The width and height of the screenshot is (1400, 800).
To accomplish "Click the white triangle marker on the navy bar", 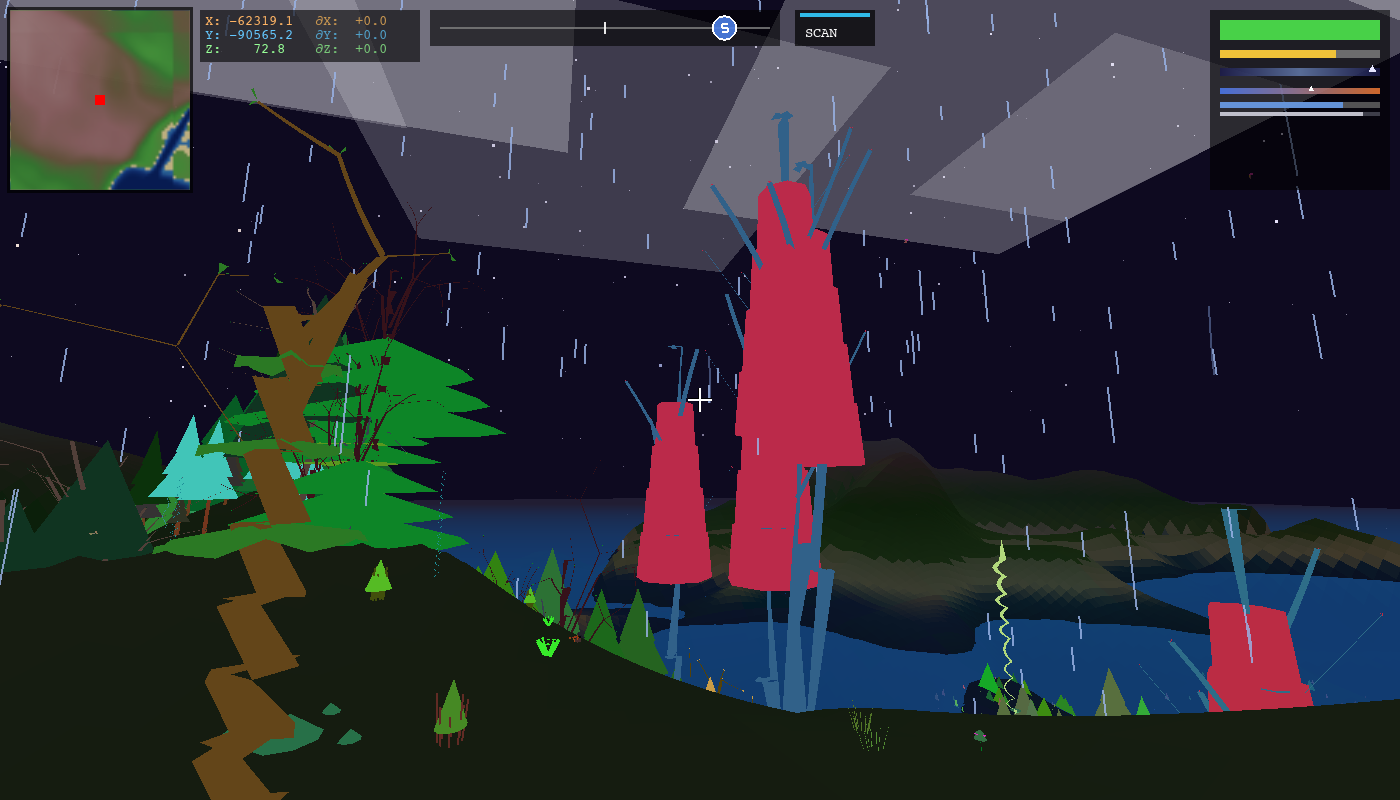I will tap(1372, 70).
